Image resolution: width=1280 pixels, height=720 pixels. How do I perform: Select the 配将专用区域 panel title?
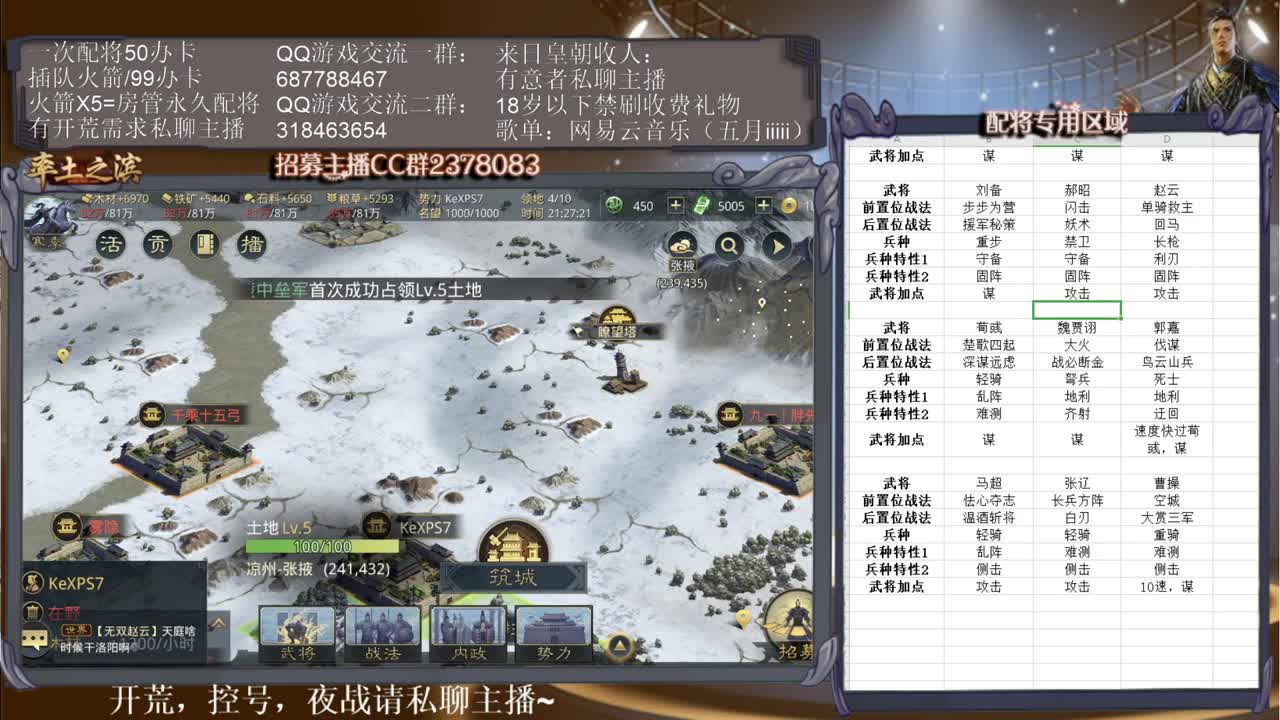coord(1057,121)
